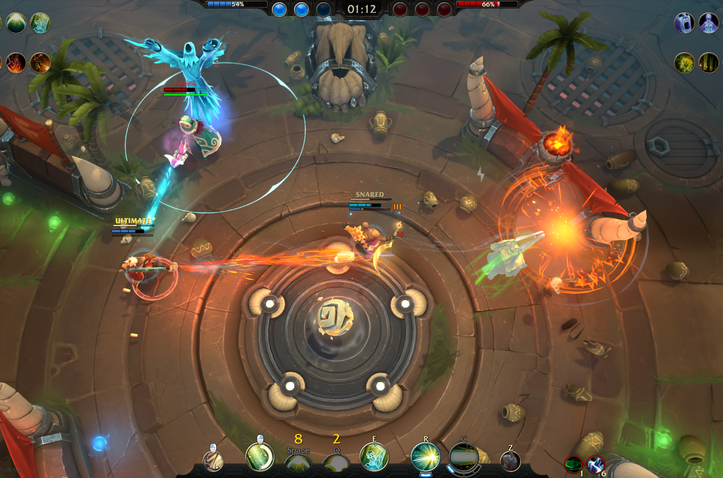Image resolution: width=723 pixels, height=478 pixels.
Task: Select the ally's orange fiery burst icon
Action: pos(40,62)
